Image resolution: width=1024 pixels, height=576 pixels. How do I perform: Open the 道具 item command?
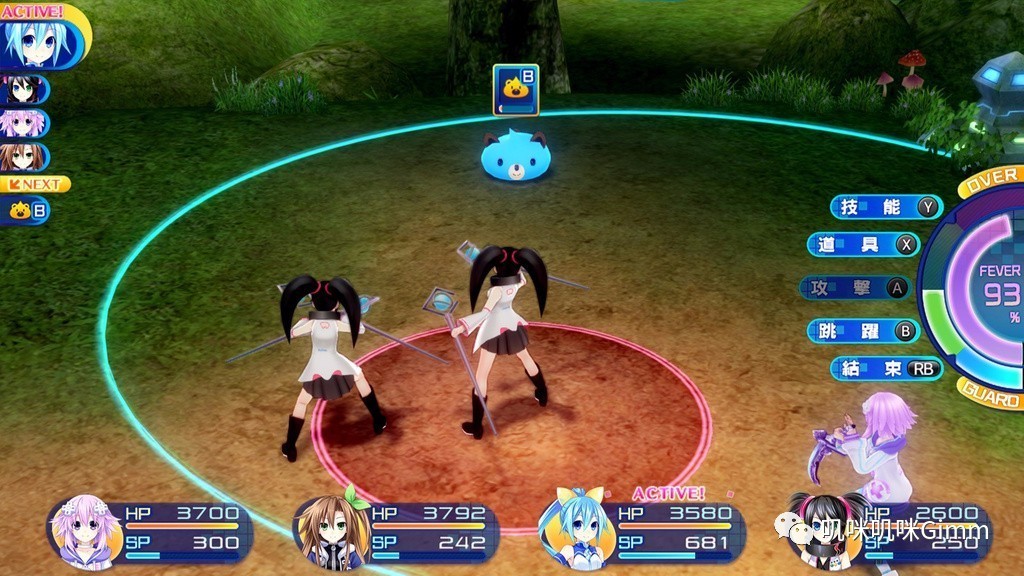[863, 245]
